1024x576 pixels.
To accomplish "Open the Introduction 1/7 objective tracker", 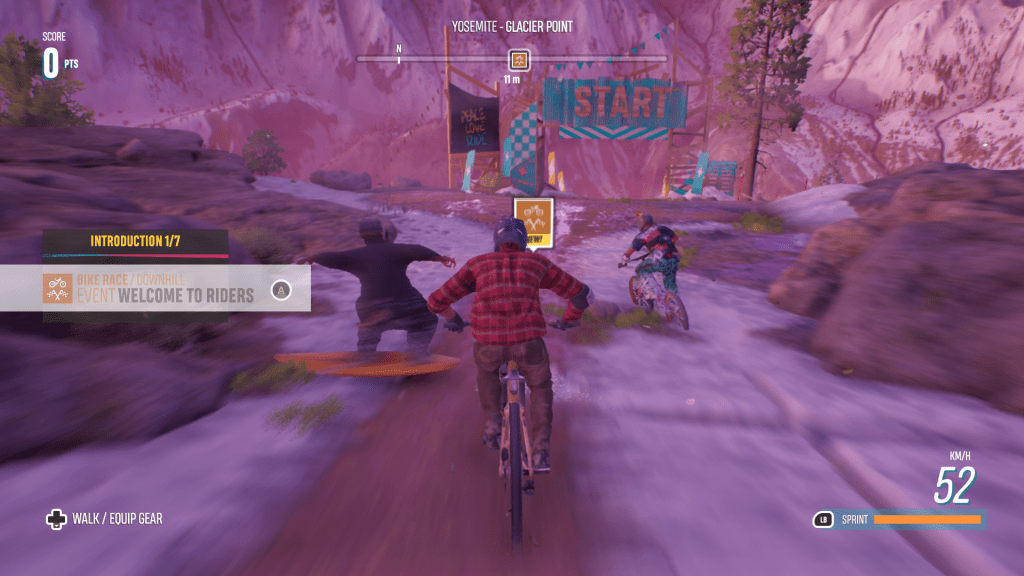I will [x=135, y=242].
